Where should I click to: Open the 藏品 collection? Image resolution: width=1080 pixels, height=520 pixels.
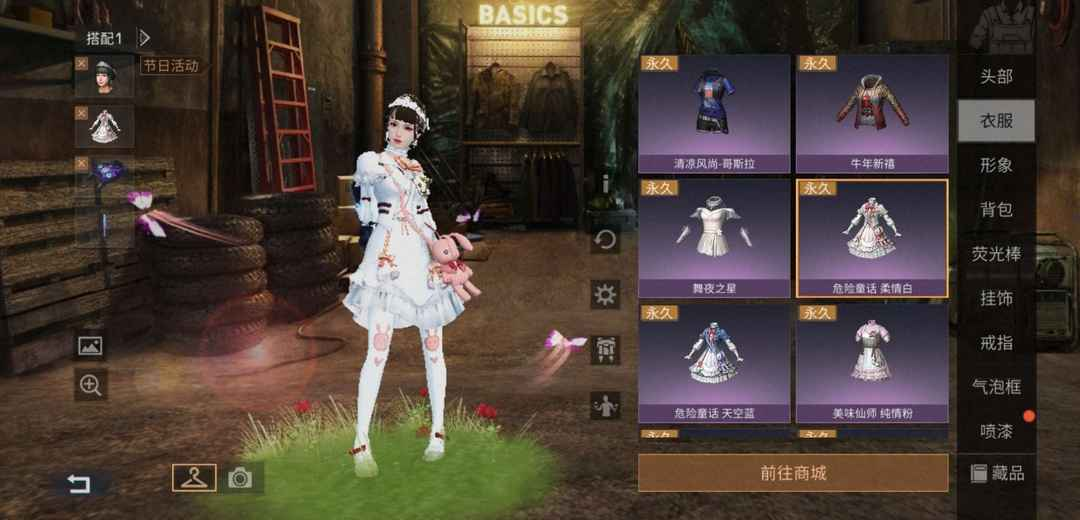[x=998, y=473]
